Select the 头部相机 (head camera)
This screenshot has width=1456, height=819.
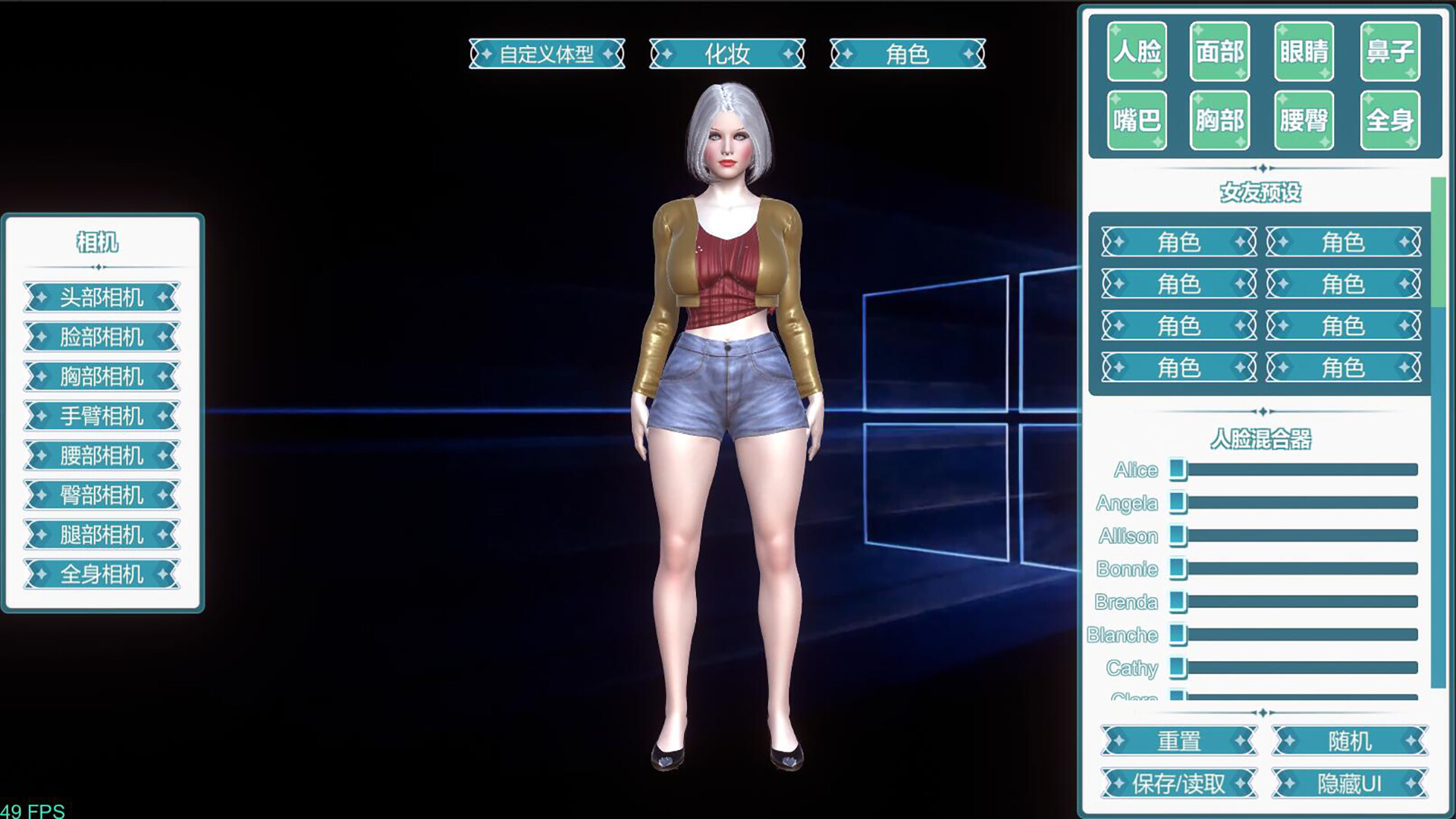[102, 298]
